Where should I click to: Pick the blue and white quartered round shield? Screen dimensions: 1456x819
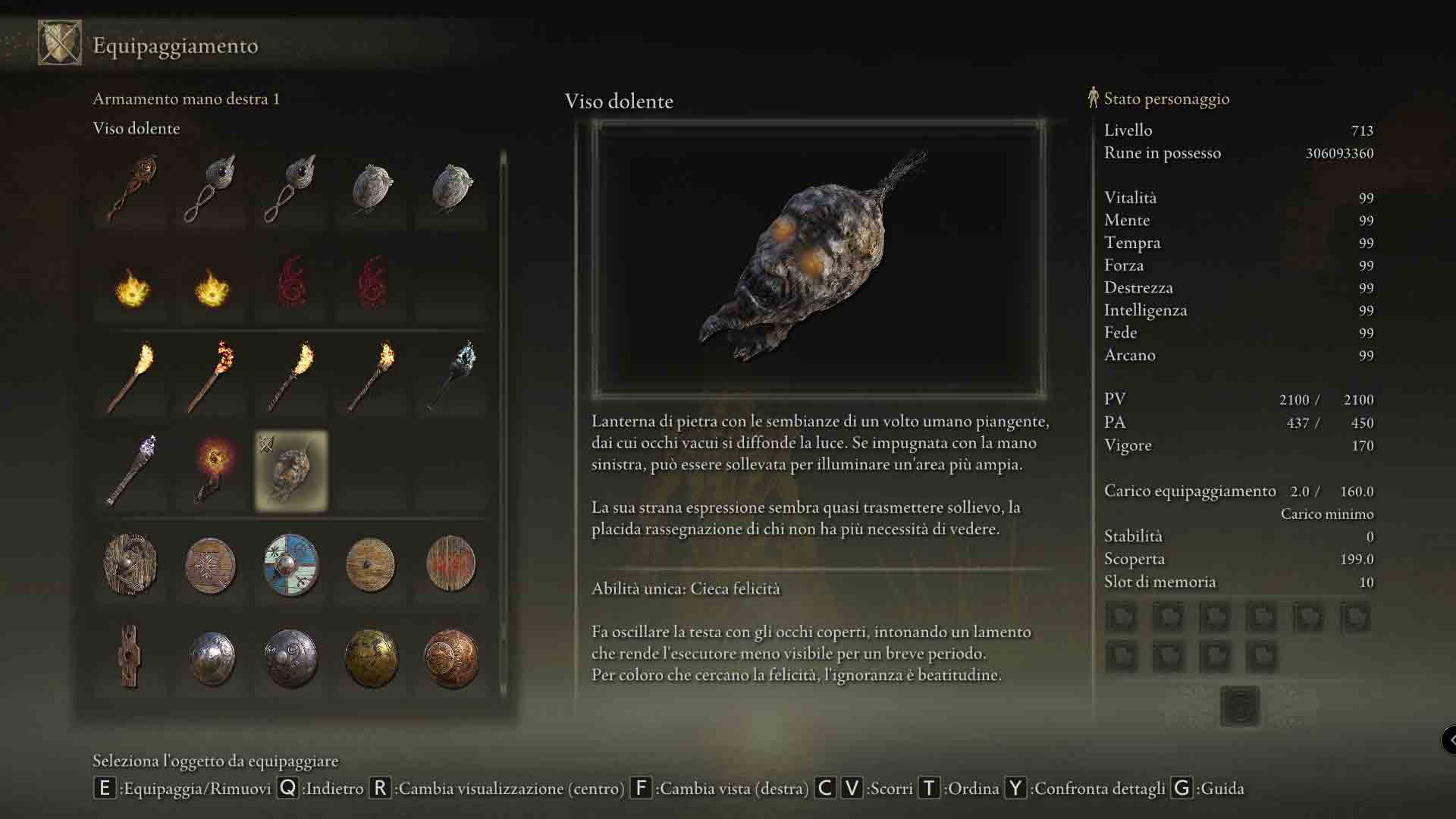point(291,565)
